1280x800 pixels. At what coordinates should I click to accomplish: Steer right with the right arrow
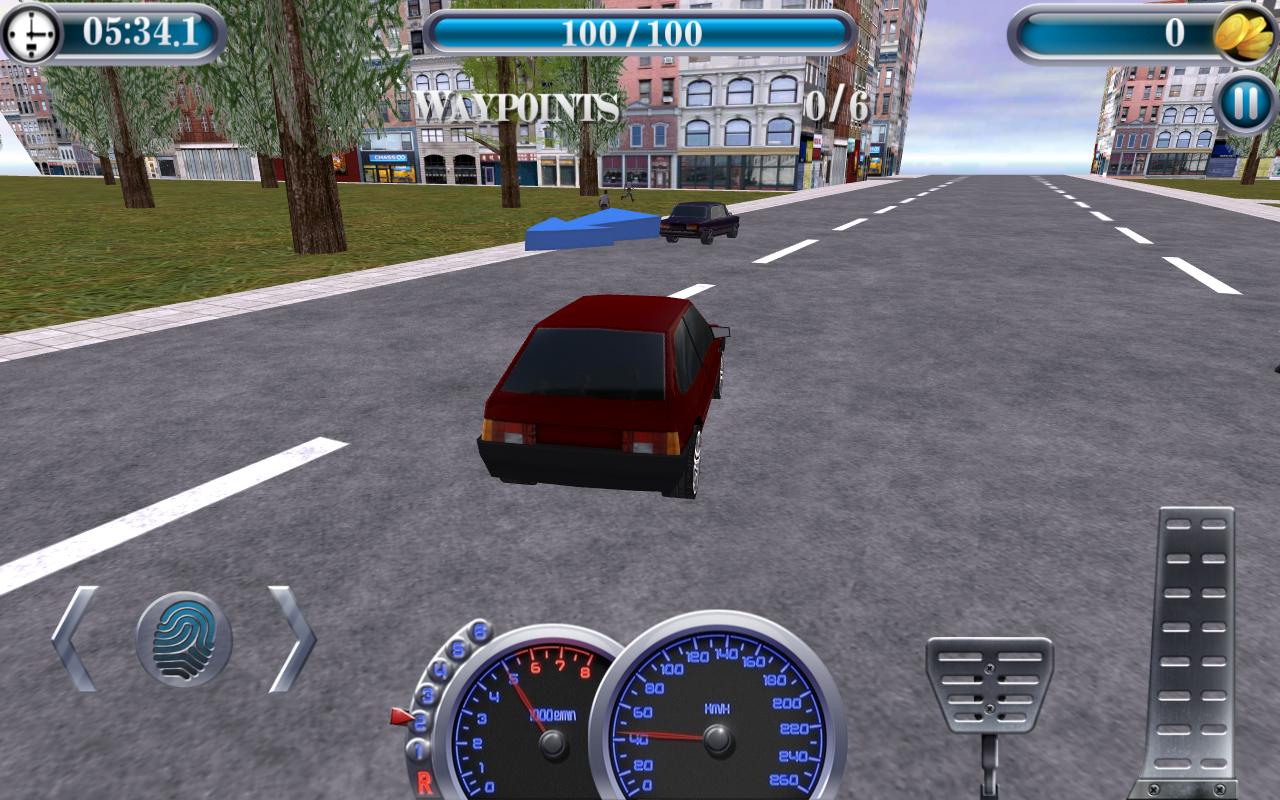coord(291,639)
